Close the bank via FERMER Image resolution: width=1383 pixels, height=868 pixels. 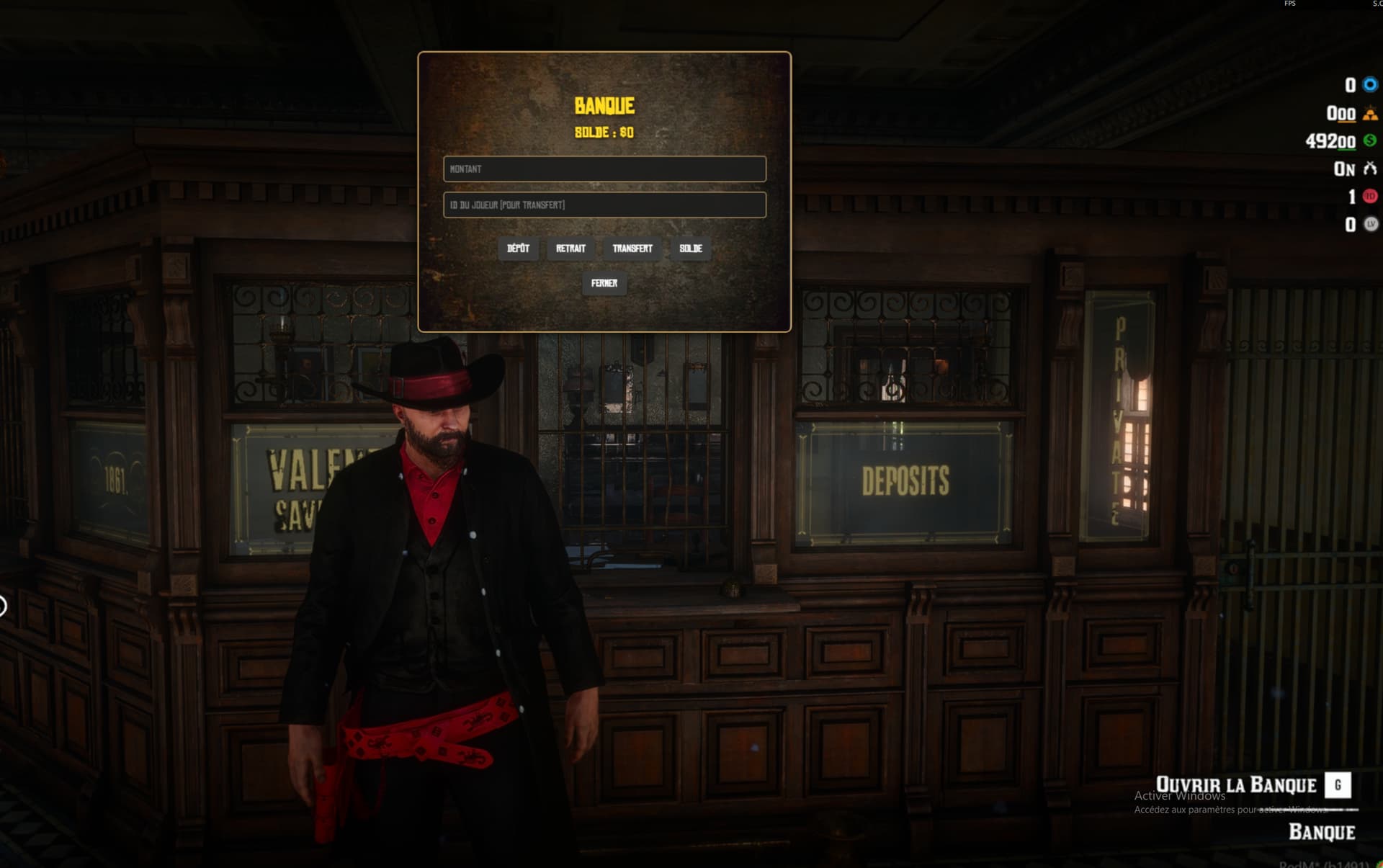(605, 284)
